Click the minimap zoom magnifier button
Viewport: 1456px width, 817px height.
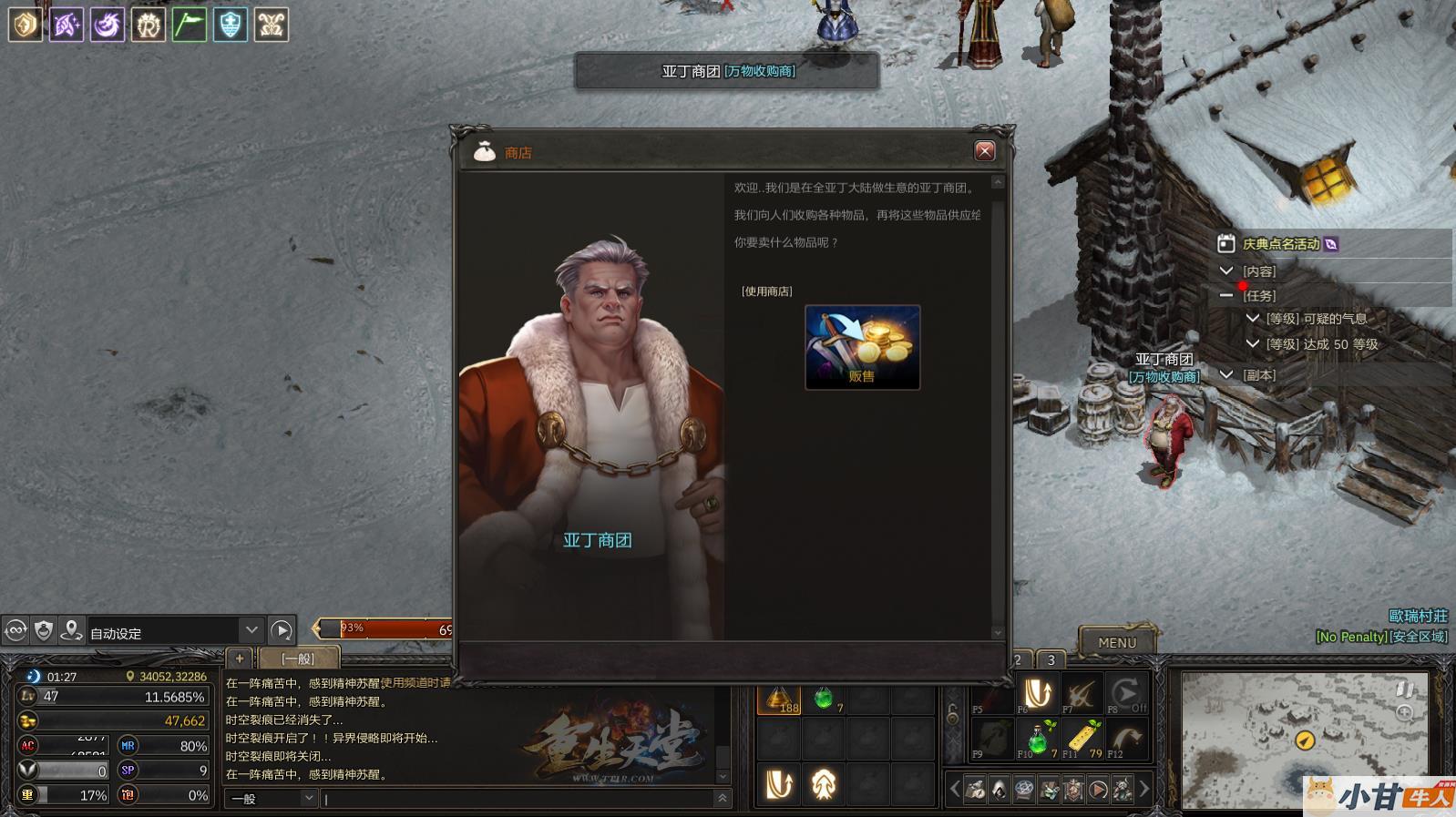click(x=1404, y=713)
